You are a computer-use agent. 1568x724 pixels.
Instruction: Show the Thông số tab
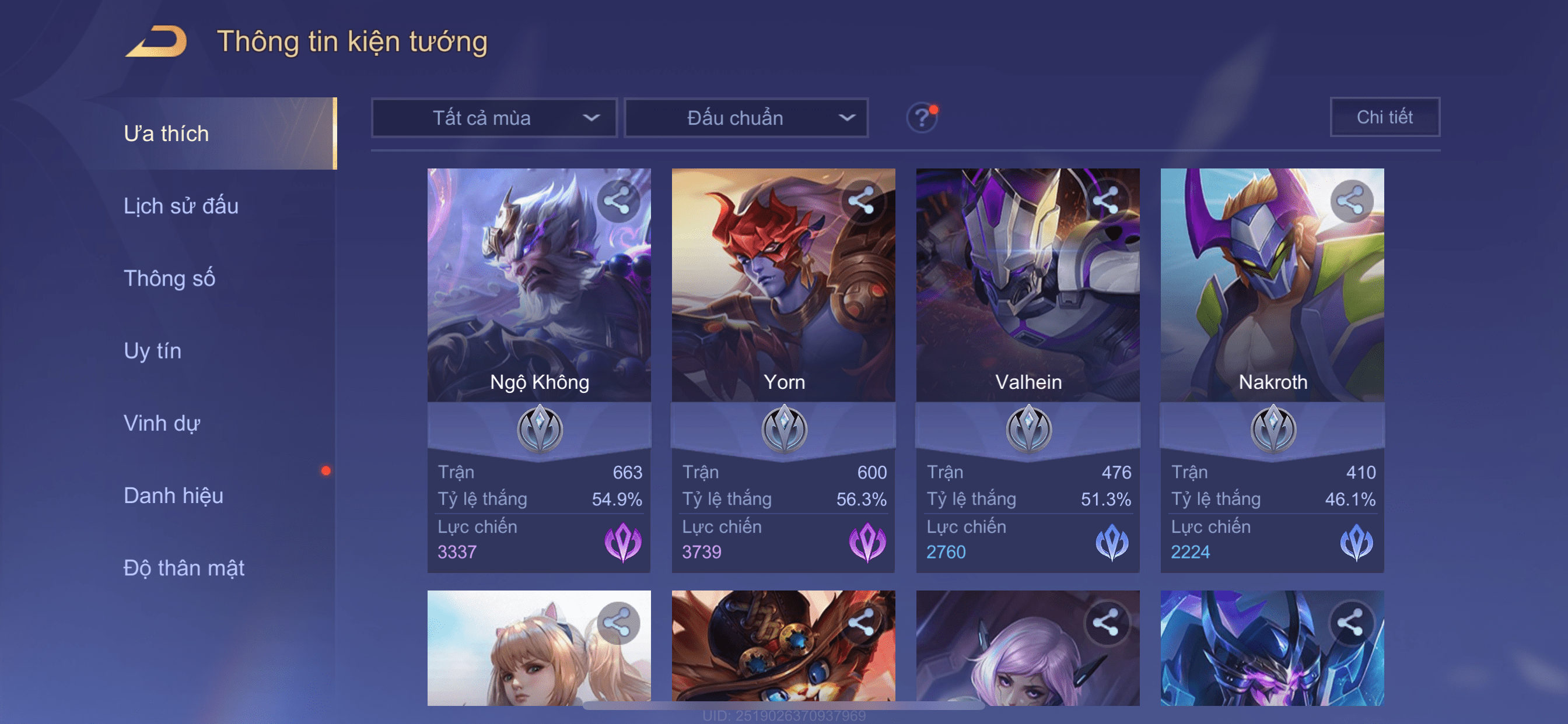click(169, 279)
